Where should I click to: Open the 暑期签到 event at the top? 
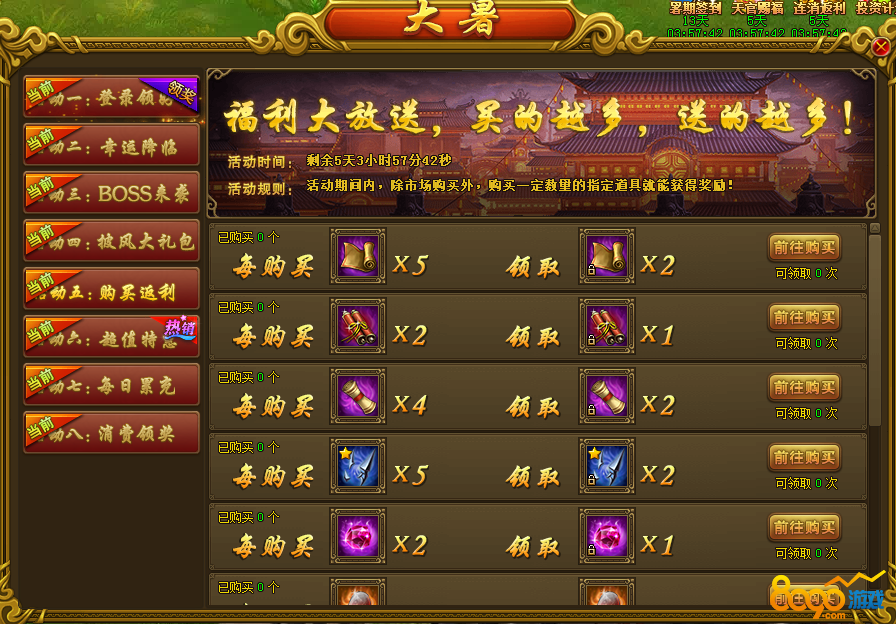[695, 8]
